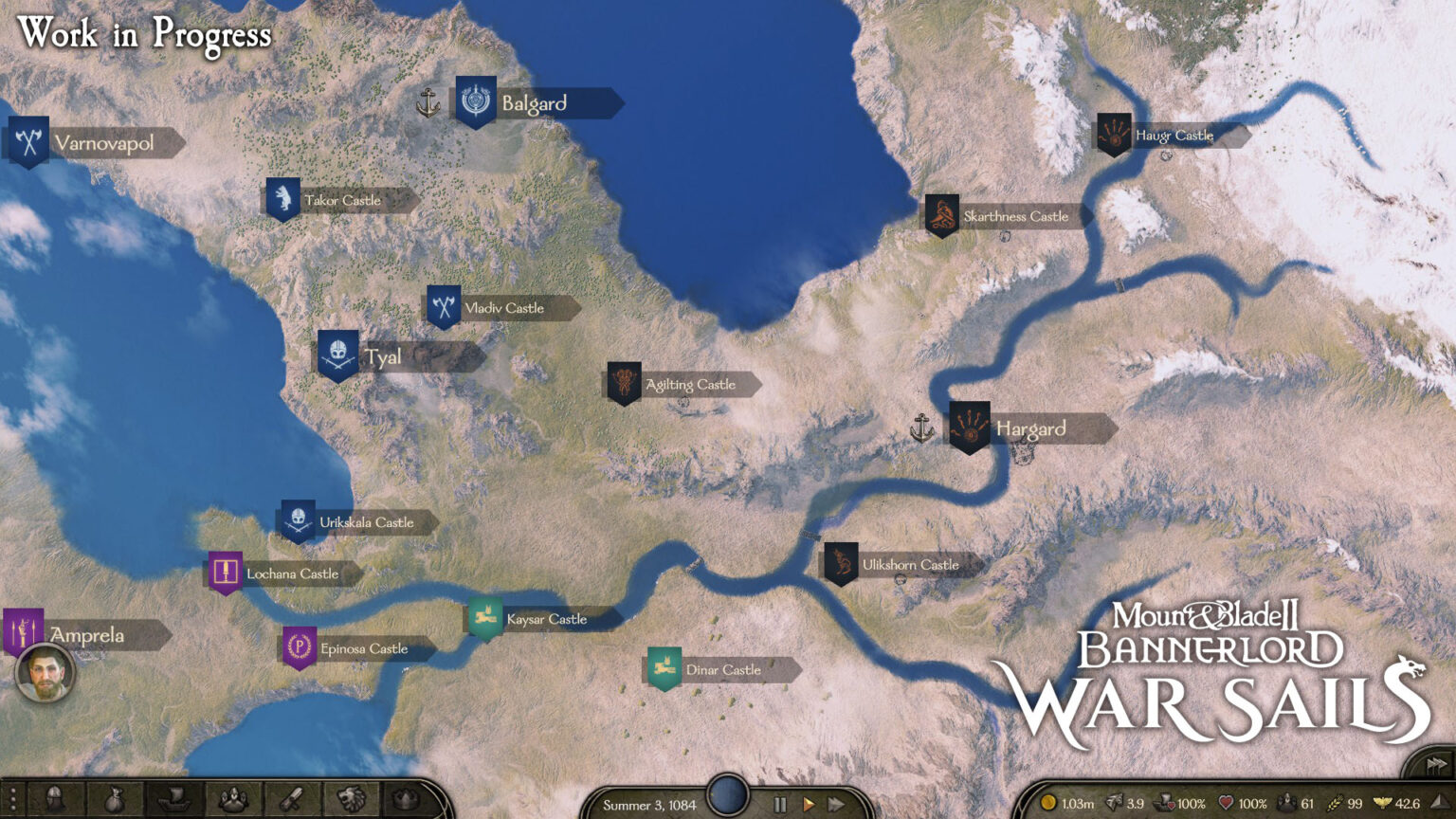Select the ship icon to manage your fleet

pos(173,799)
